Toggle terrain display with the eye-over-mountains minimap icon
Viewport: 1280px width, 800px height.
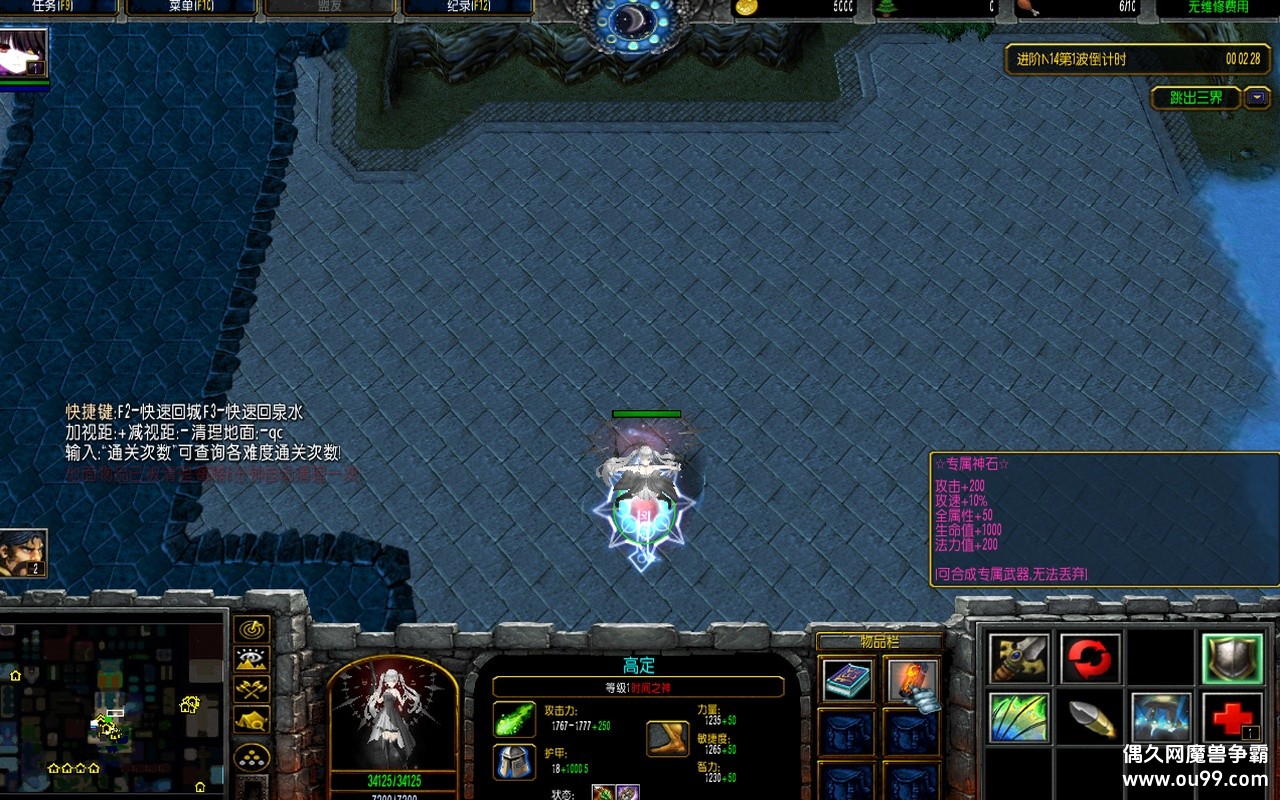click(x=250, y=658)
